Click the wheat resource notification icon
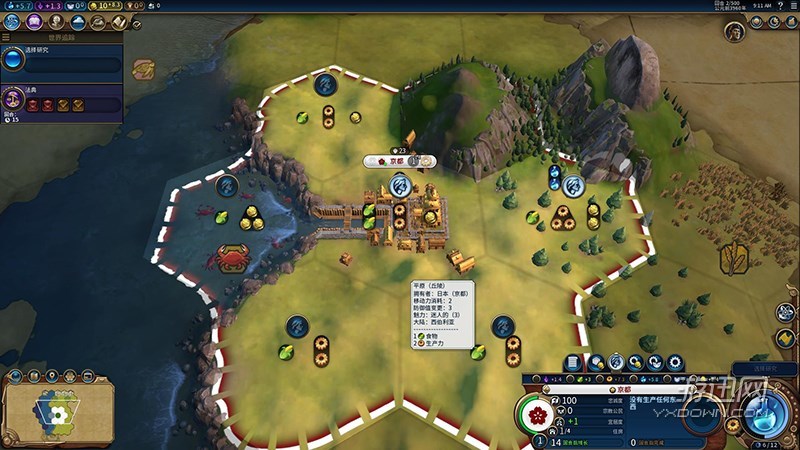The height and width of the screenshot is (450, 800). click(733, 258)
